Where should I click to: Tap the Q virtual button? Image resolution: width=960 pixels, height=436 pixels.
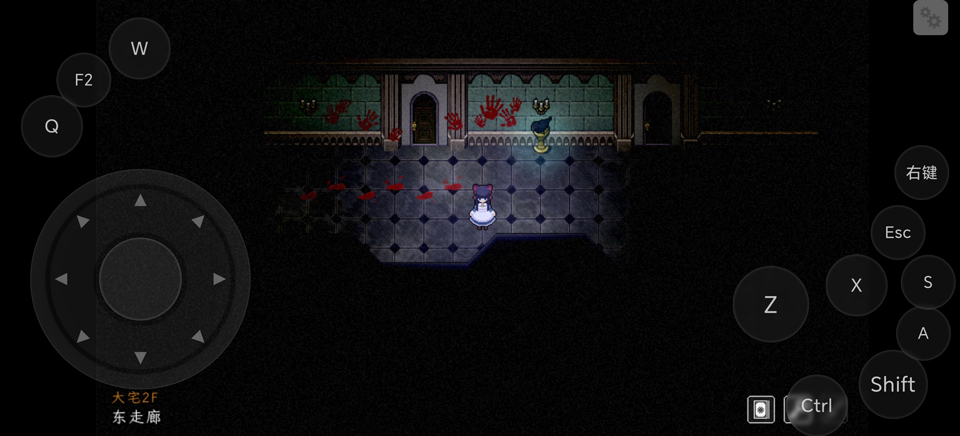click(x=51, y=126)
